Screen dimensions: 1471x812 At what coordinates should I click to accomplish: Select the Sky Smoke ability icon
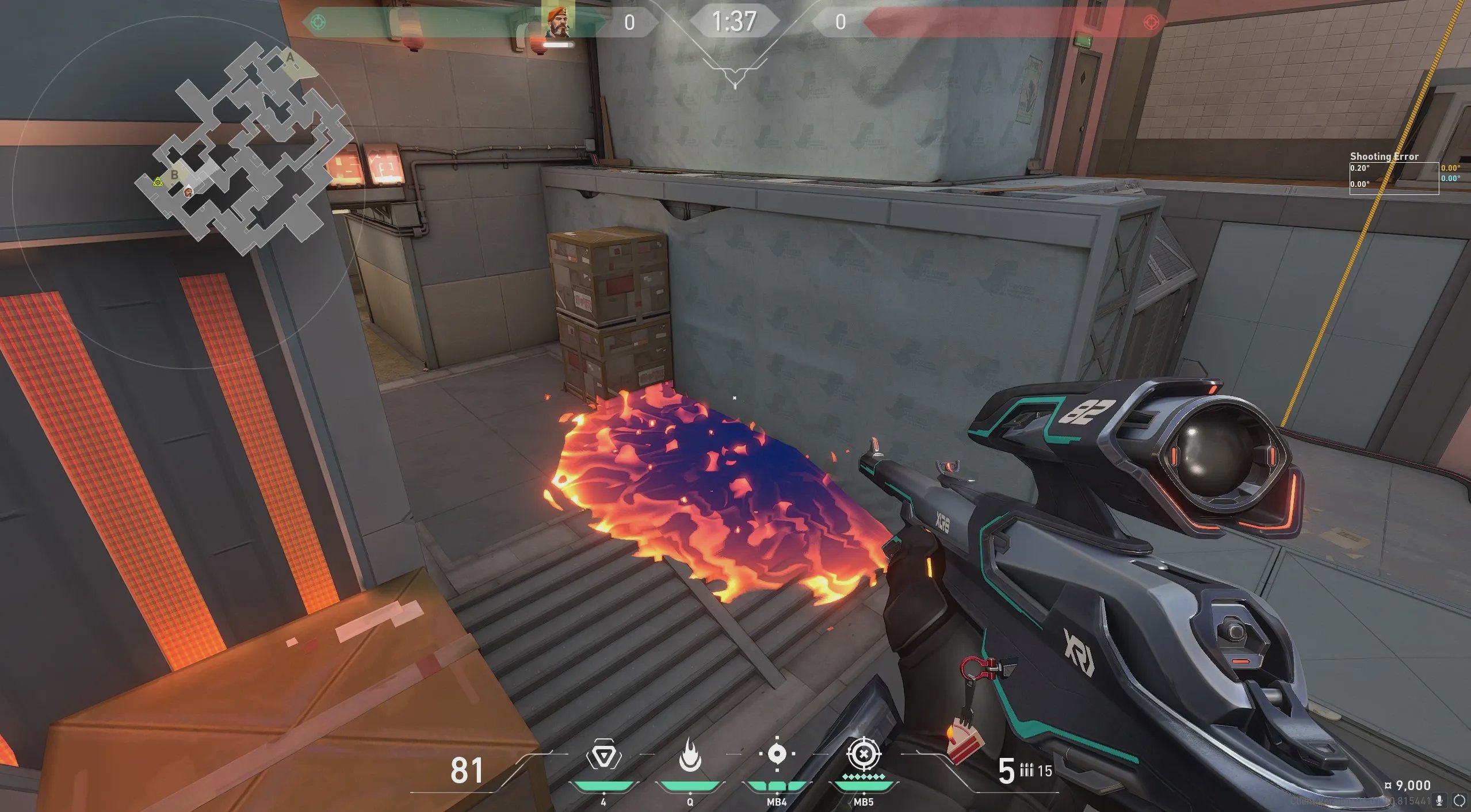(x=777, y=753)
